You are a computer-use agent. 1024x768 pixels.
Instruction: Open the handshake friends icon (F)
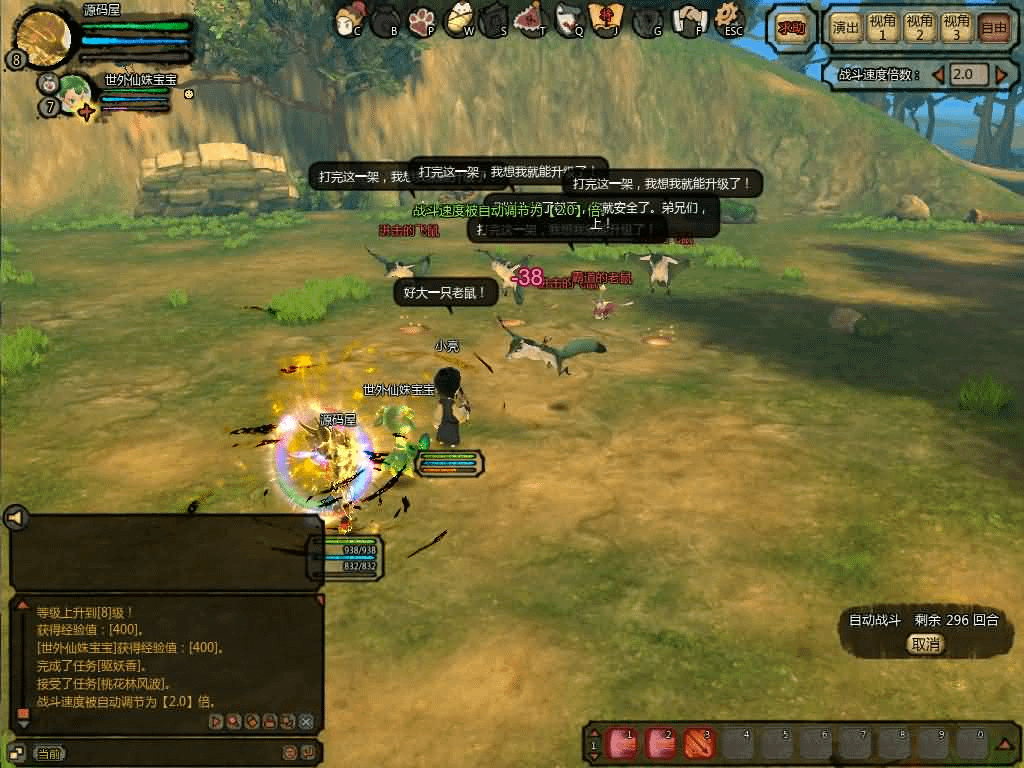pos(690,18)
